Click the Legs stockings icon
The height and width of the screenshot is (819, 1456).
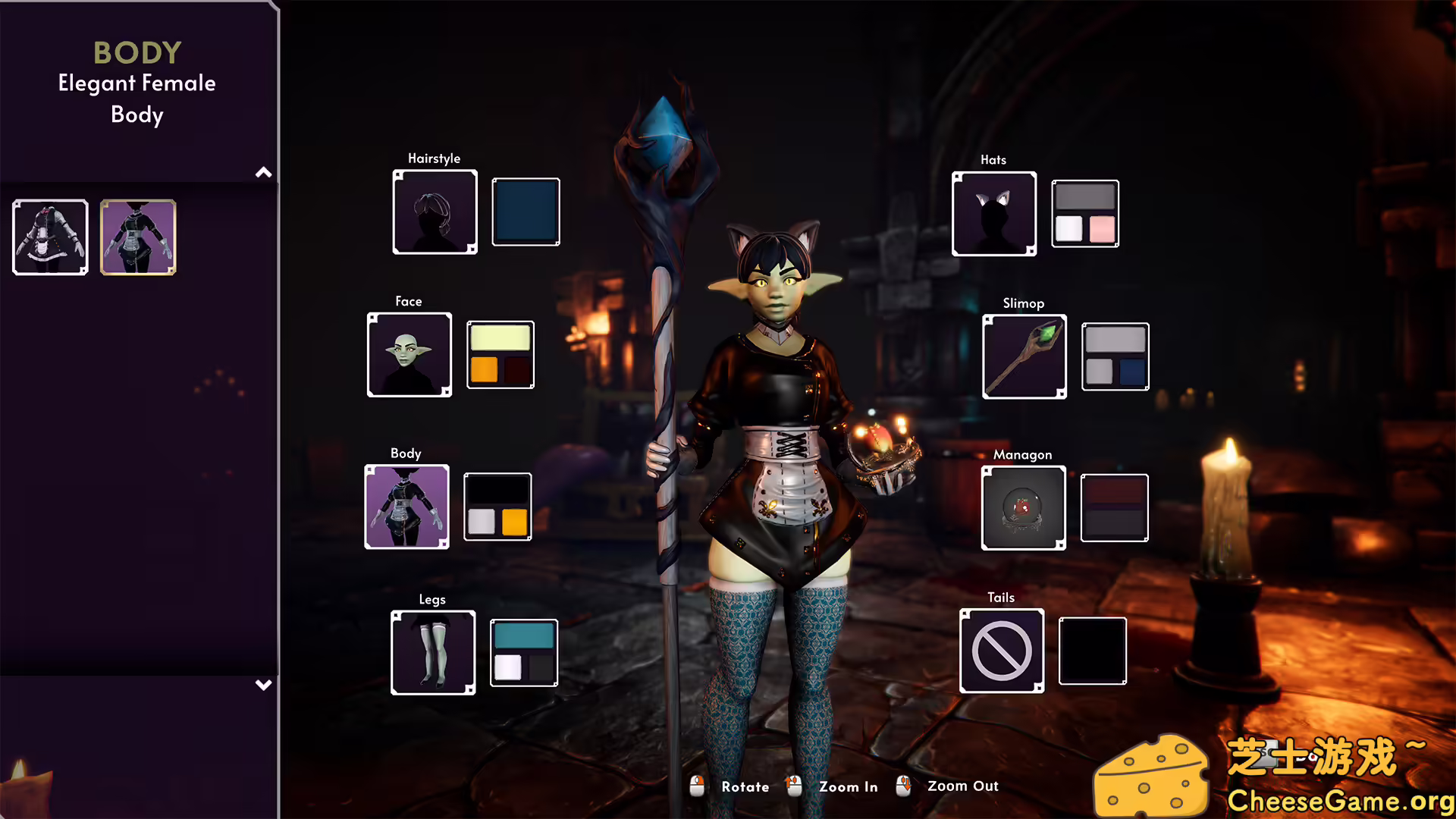[432, 652]
